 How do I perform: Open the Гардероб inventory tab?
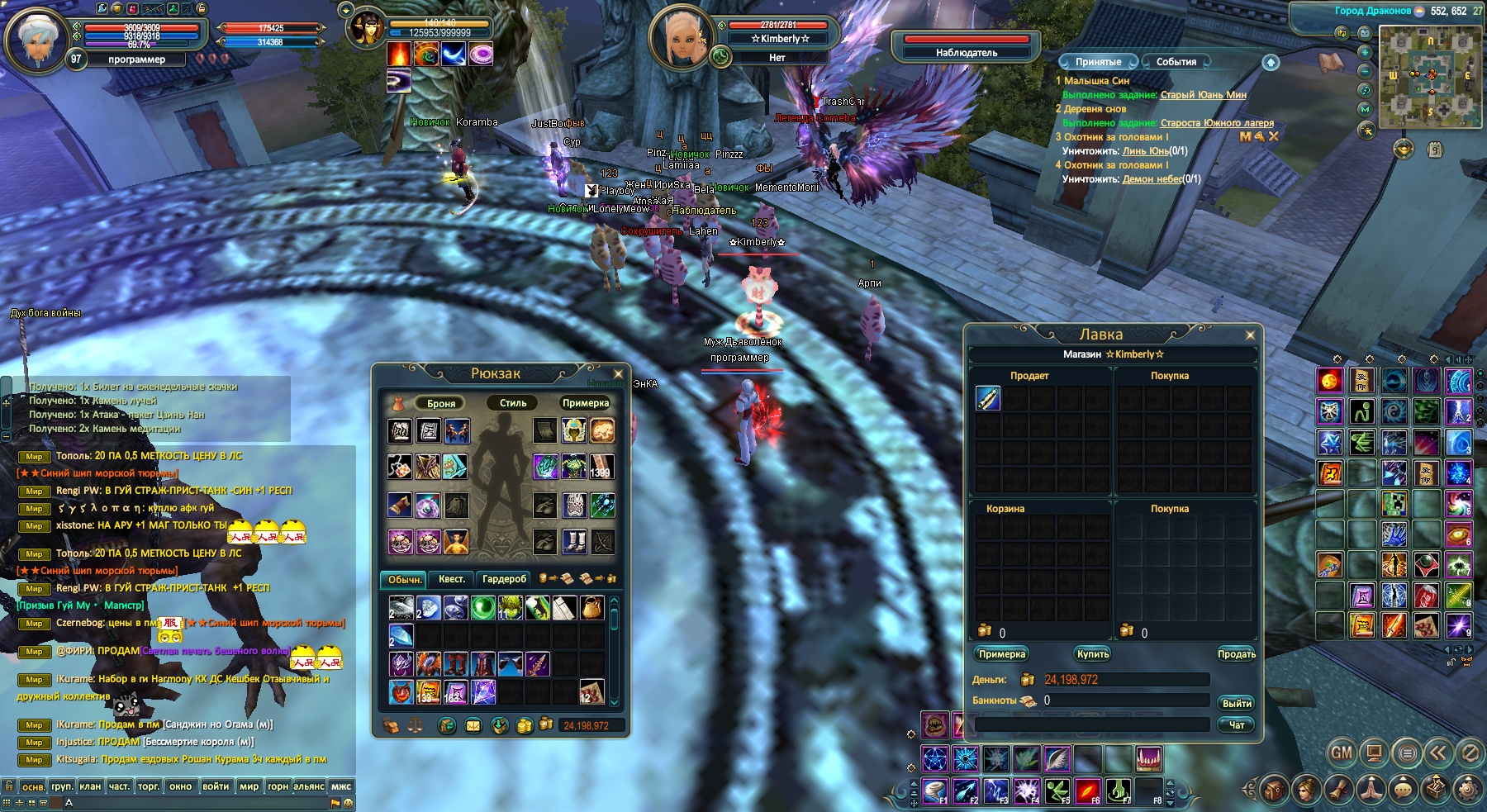[504, 579]
